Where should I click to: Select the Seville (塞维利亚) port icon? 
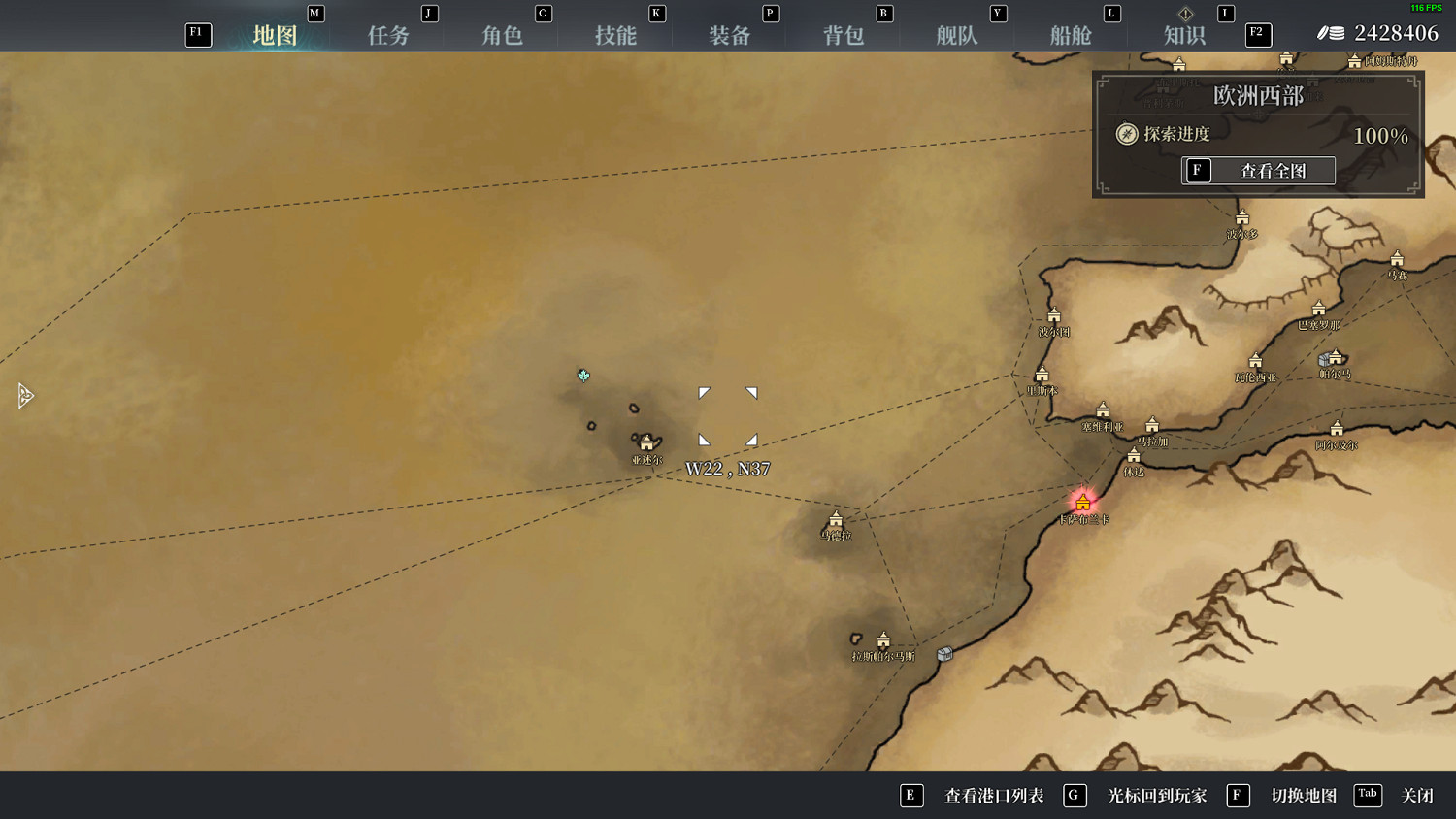[x=1104, y=409]
